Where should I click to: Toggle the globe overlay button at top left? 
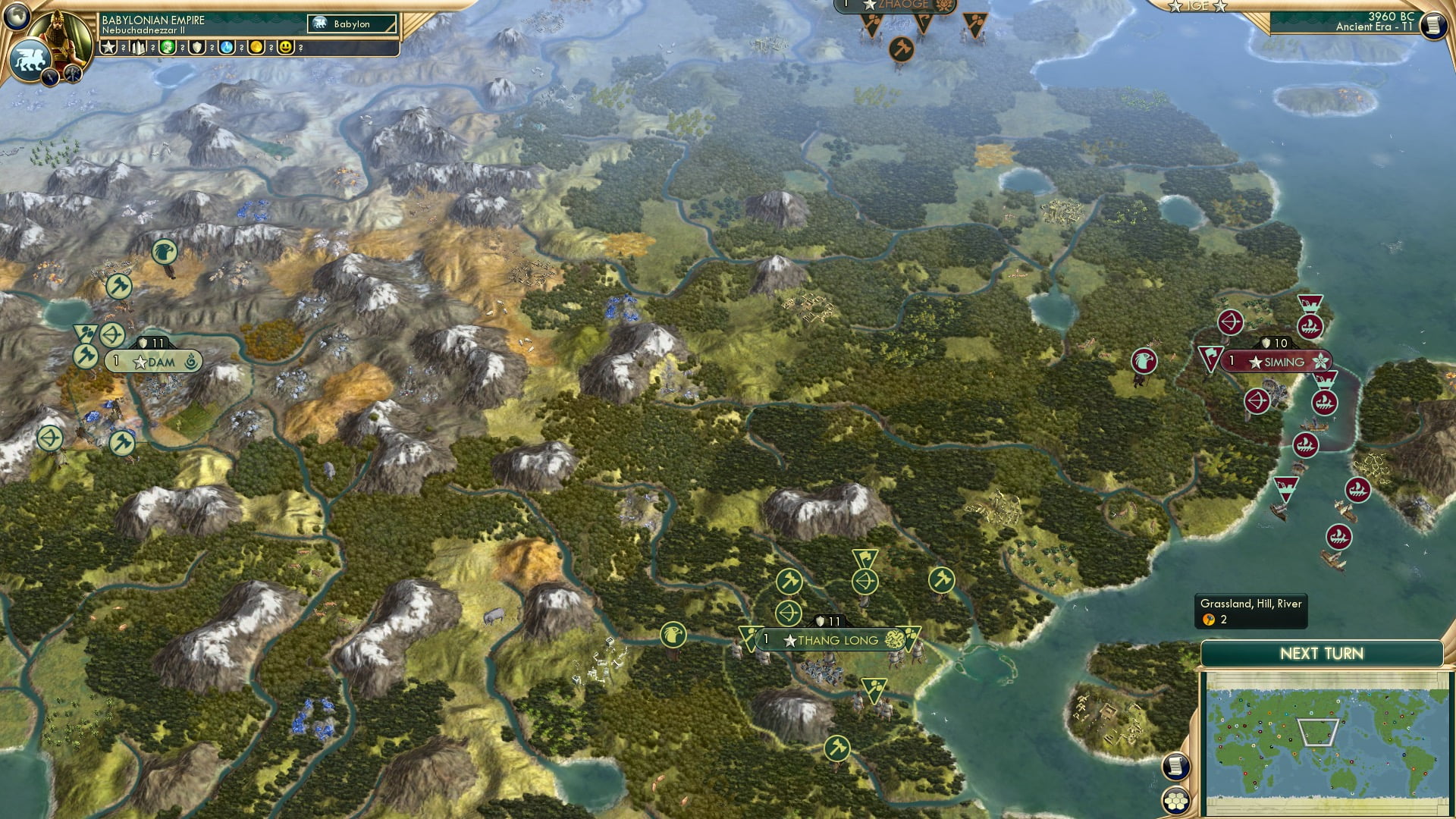click(17, 17)
